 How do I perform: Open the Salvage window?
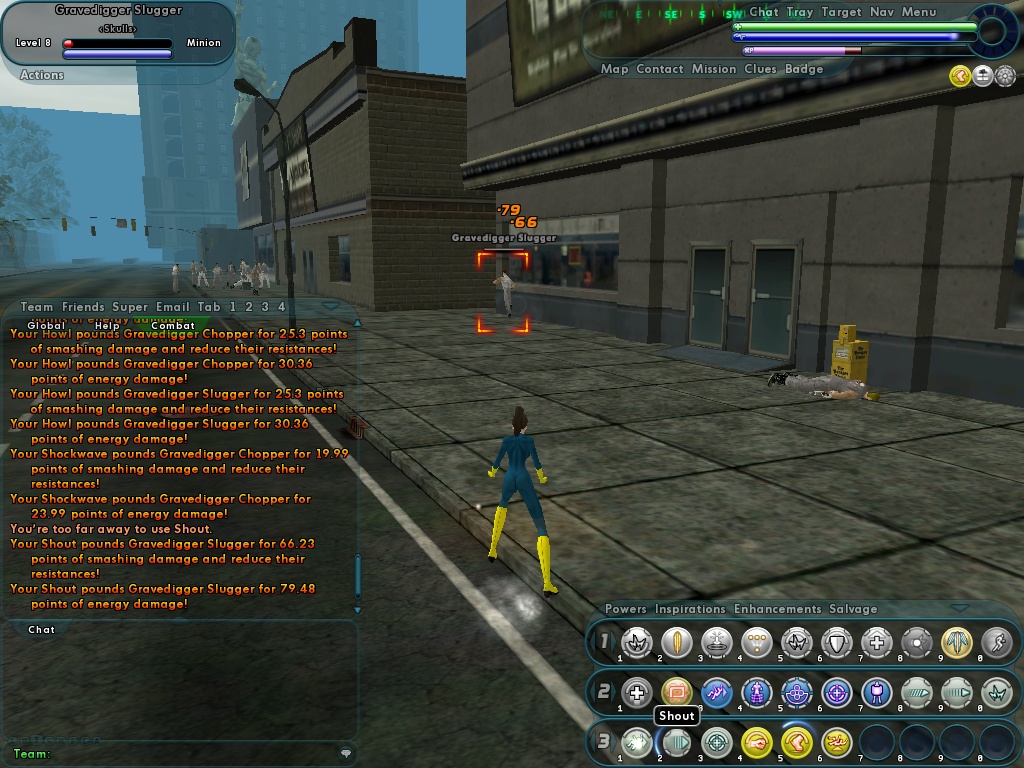tap(853, 609)
